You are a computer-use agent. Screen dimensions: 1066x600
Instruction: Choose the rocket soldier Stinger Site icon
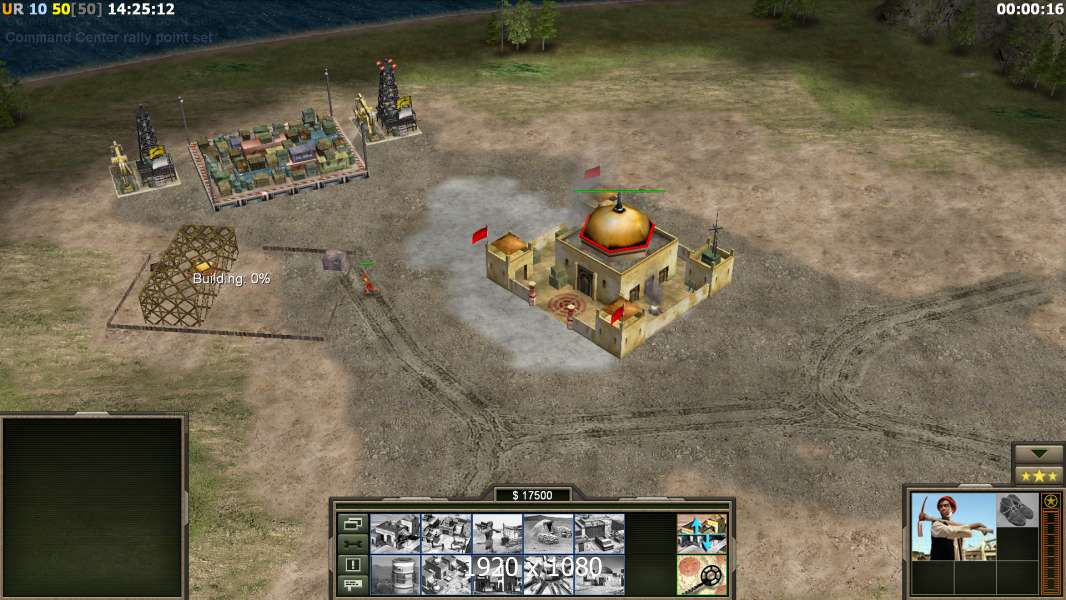(x=497, y=533)
